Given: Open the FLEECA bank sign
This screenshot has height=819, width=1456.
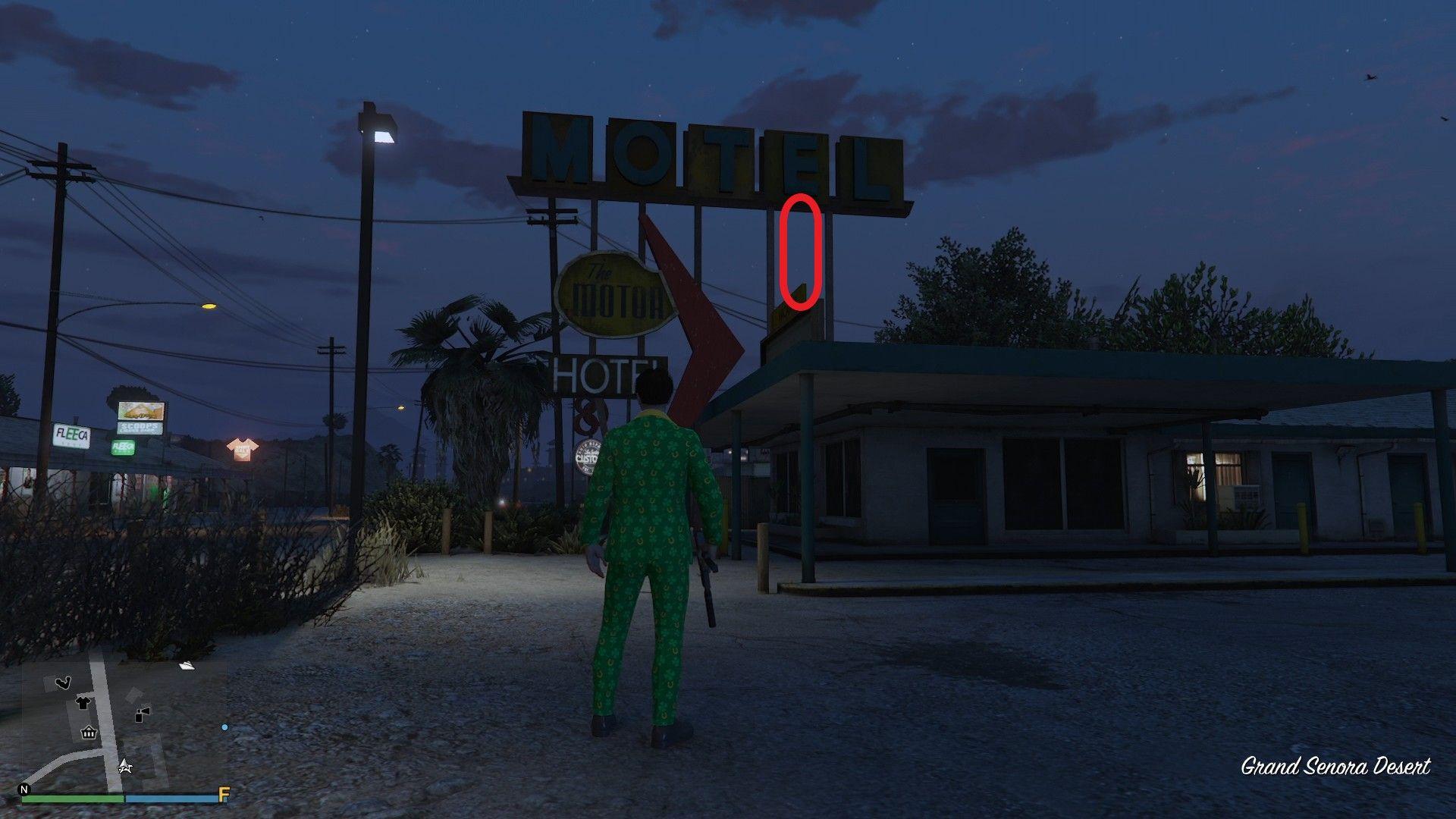Looking at the screenshot, I should 71,434.
